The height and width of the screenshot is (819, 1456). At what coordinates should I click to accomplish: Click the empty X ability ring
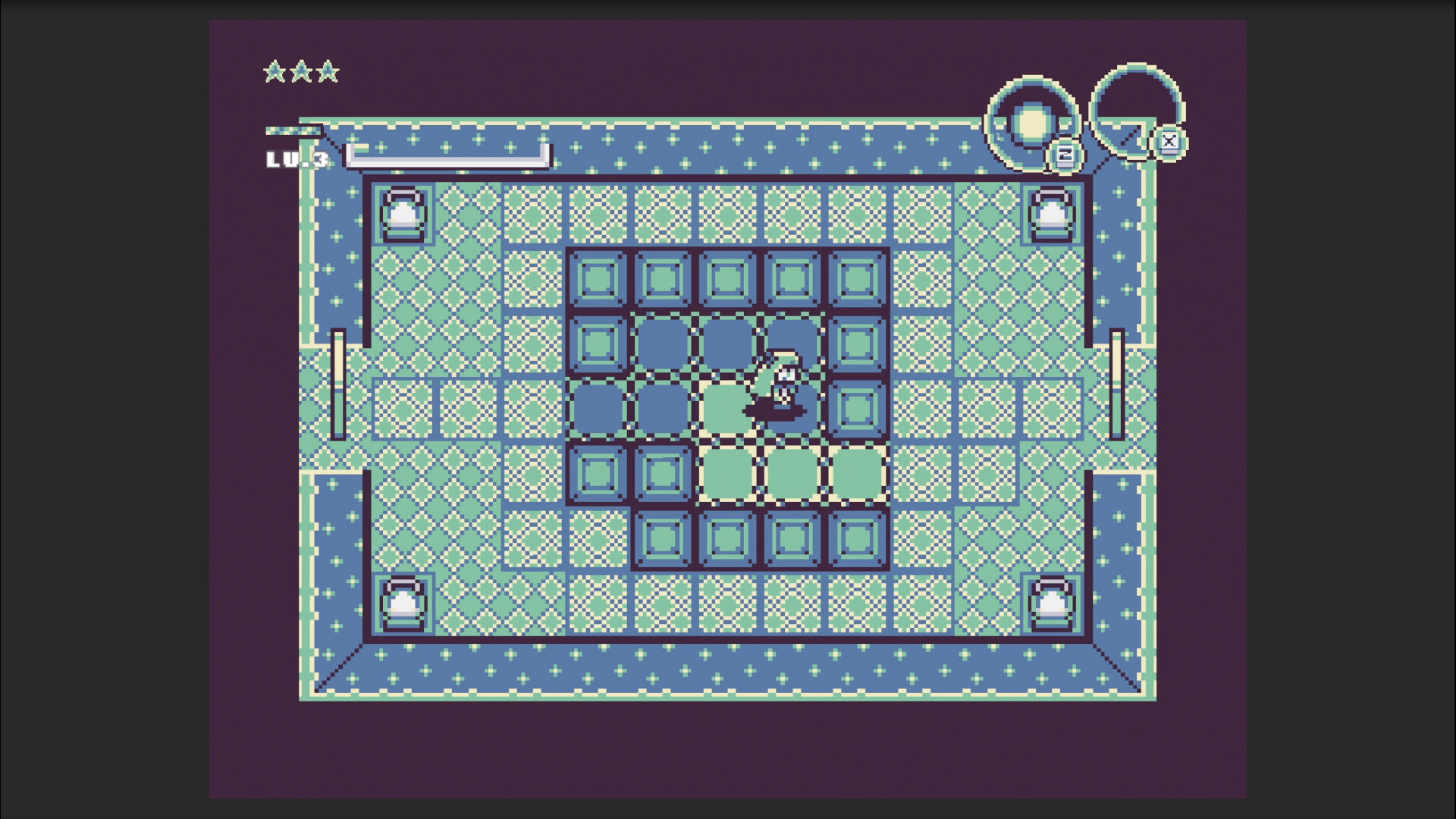tap(1135, 114)
